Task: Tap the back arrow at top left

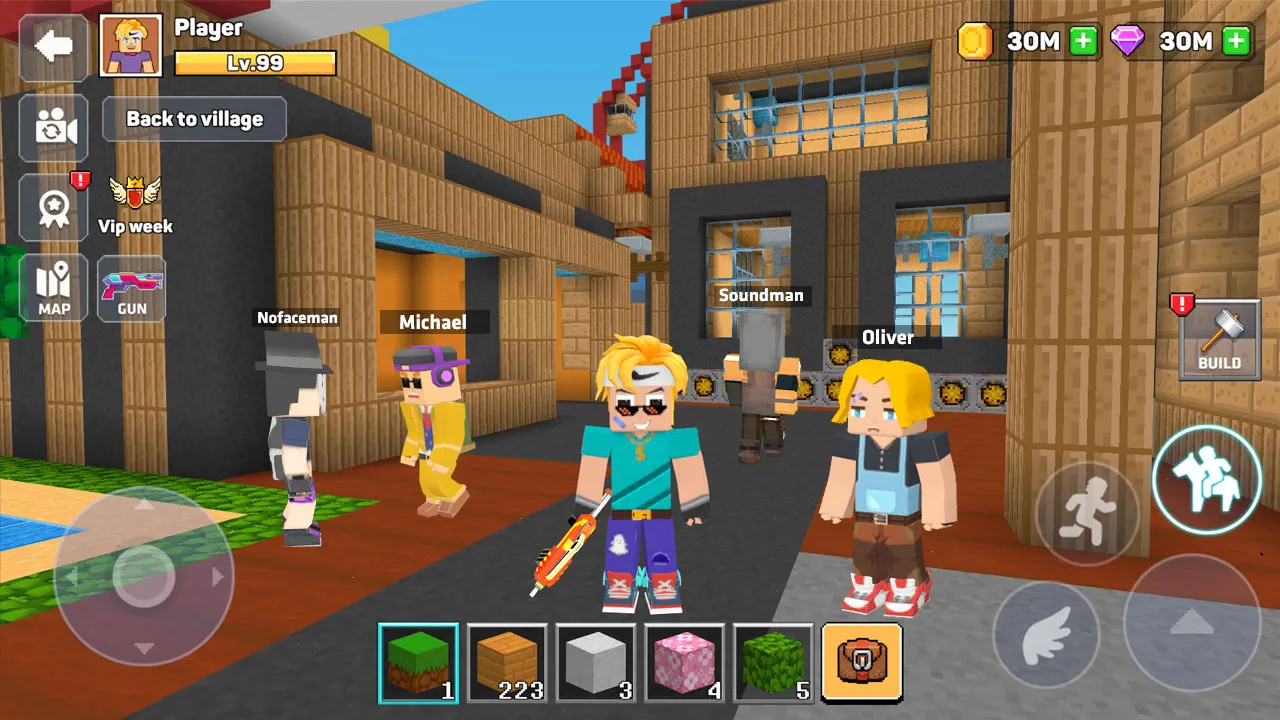Action: tap(52, 46)
